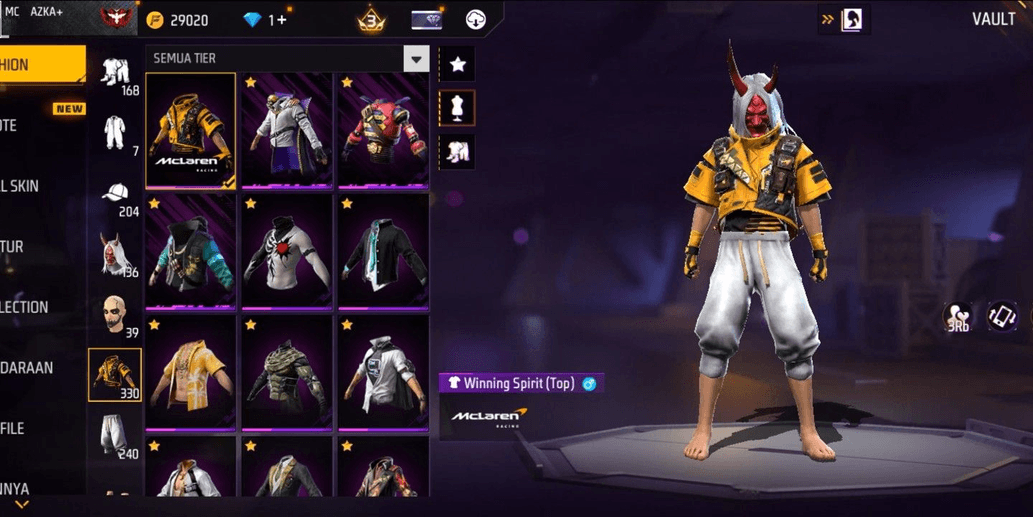Click the gold coin balance
This screenshot has width=1033, height=517.
pyautogui.click(x=178, y=20)
